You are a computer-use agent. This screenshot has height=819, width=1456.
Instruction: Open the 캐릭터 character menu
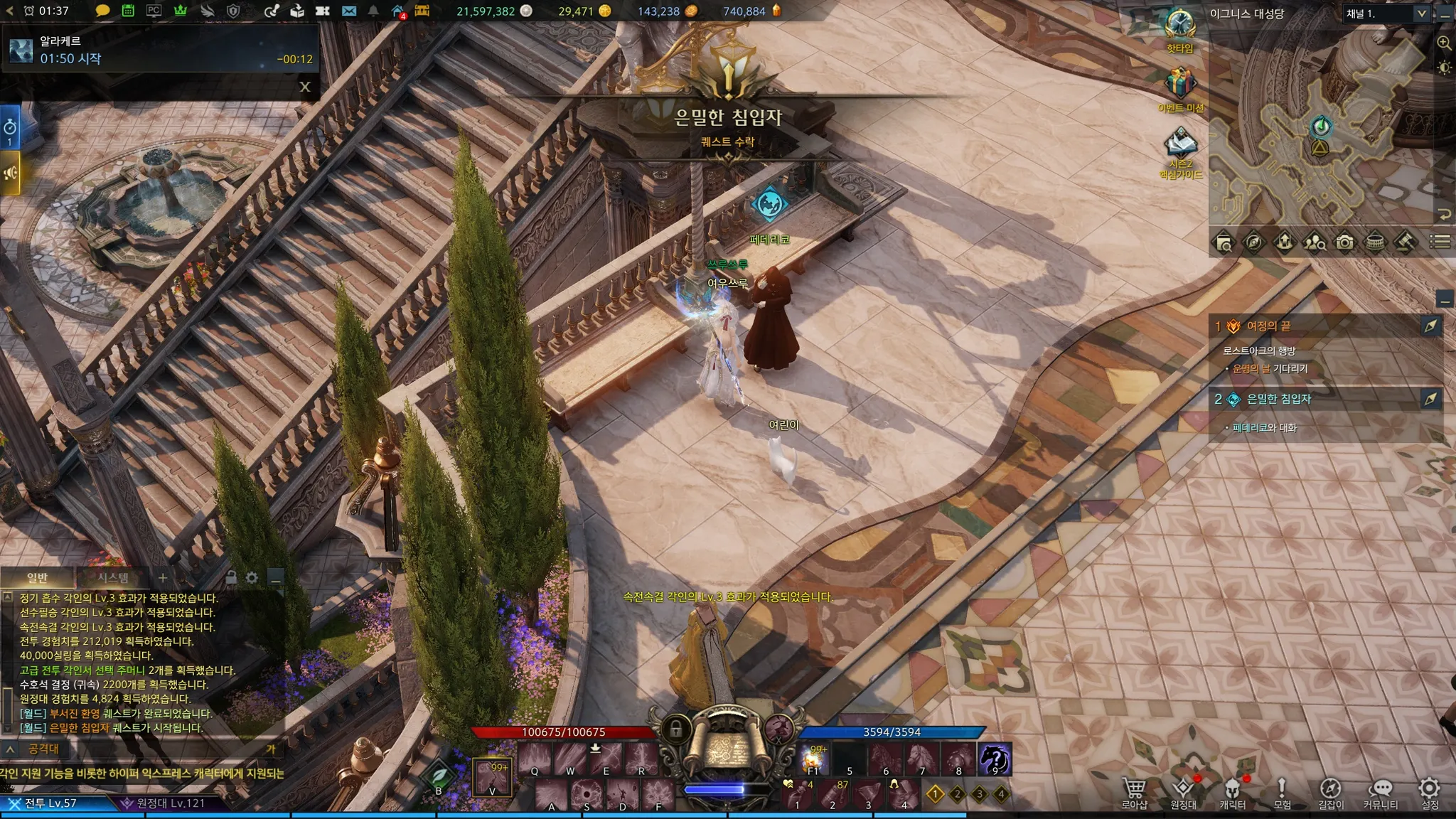click(1232, 793)
